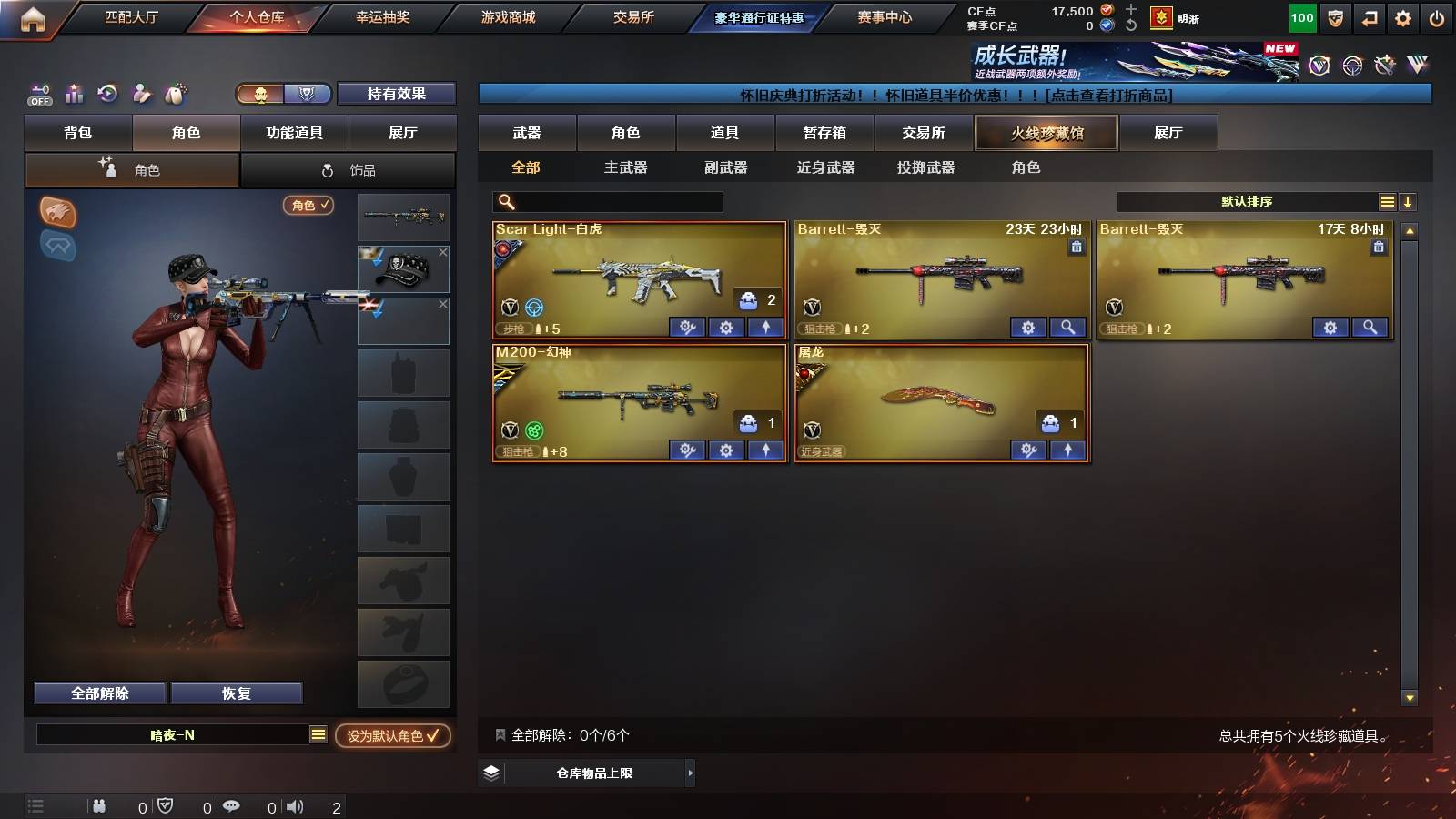
Task: Switch to the 火线珍藏馆 tab
Action: (x=1046, y=133)
